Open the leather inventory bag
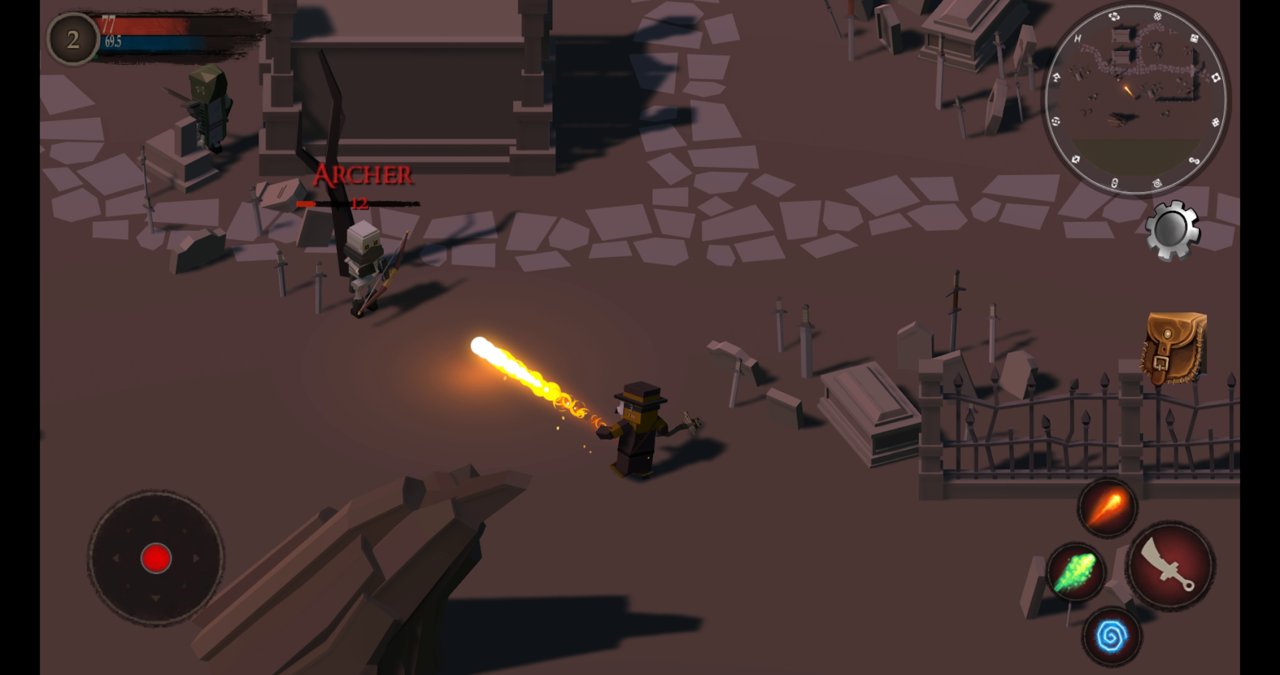1280x675 pixels. coord(1174,348)
